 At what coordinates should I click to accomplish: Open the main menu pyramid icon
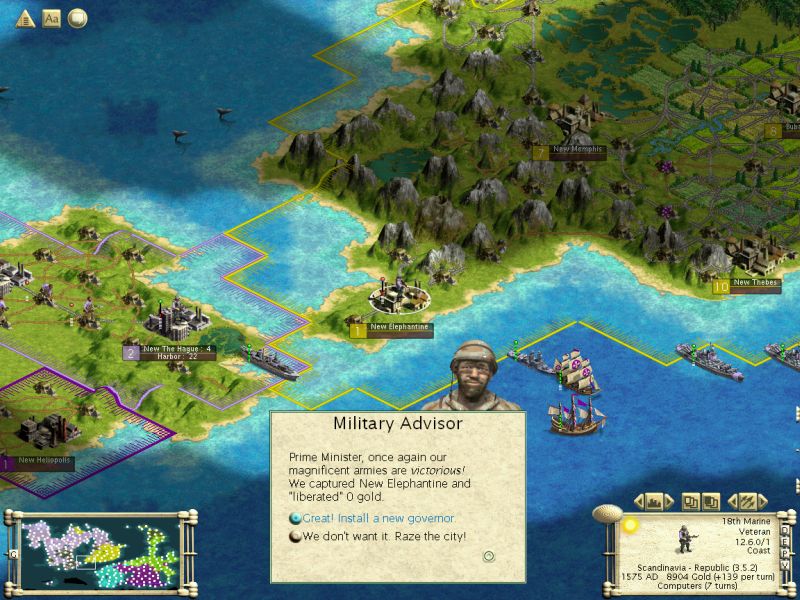point(26,18)
